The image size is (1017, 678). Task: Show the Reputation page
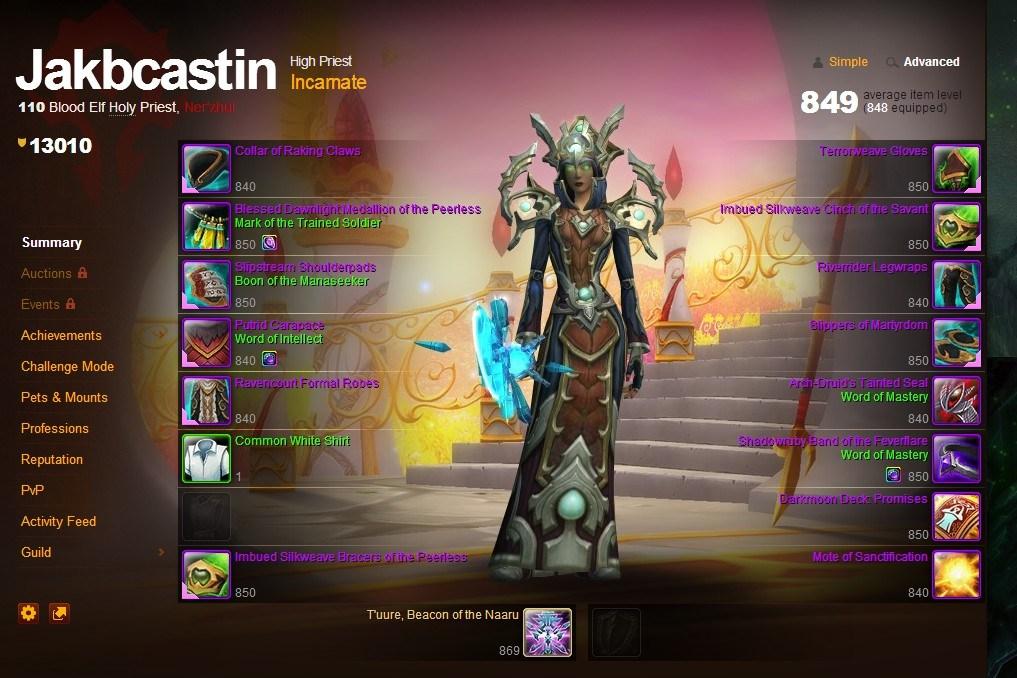click(x=52, y=459)
